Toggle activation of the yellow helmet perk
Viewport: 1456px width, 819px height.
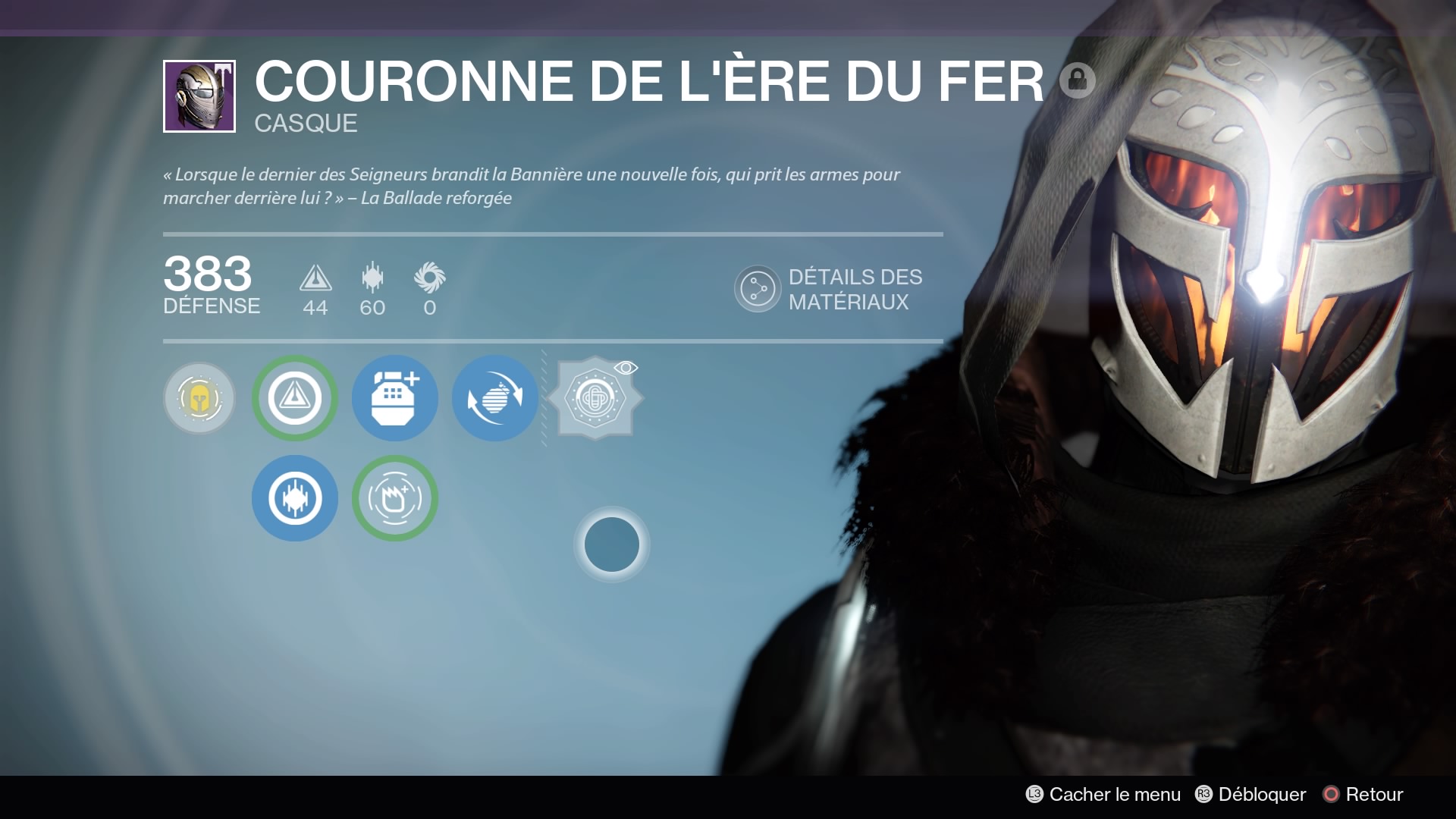pyautogui.click(x=199, y=398)
